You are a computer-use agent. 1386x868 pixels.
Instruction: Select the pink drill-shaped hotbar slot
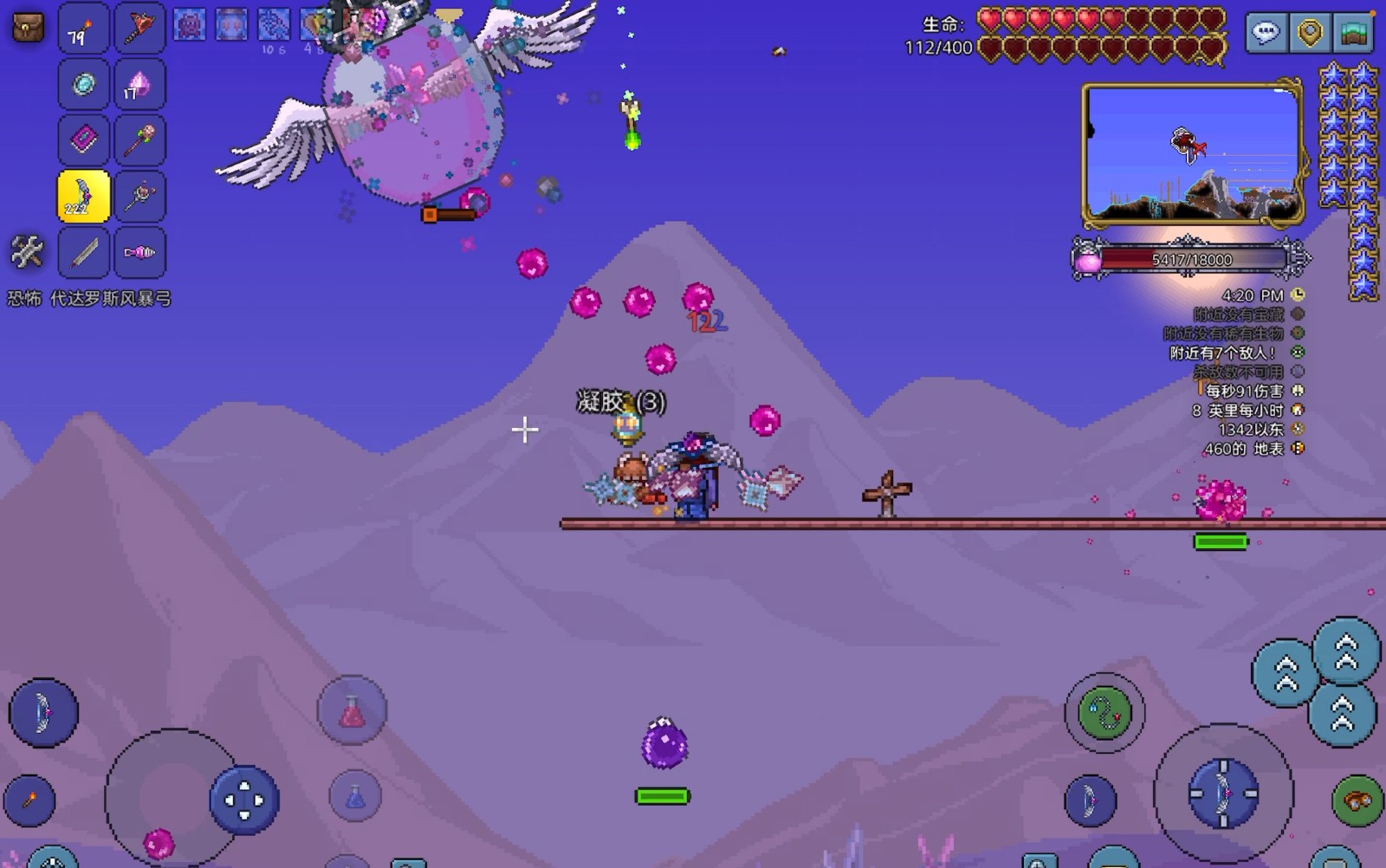139,252
